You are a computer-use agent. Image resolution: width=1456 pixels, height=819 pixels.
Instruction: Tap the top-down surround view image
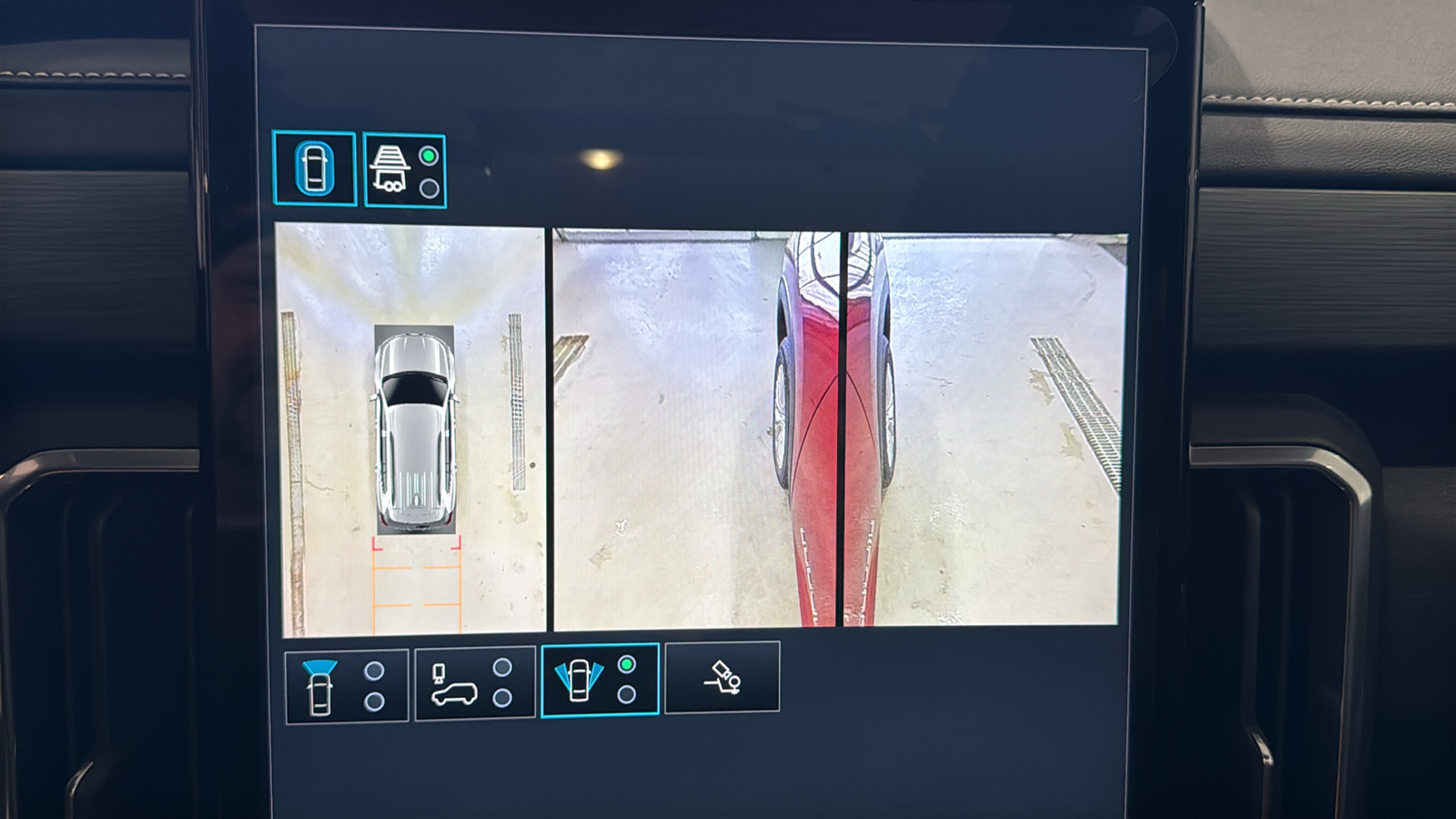[x=410, y=430]
